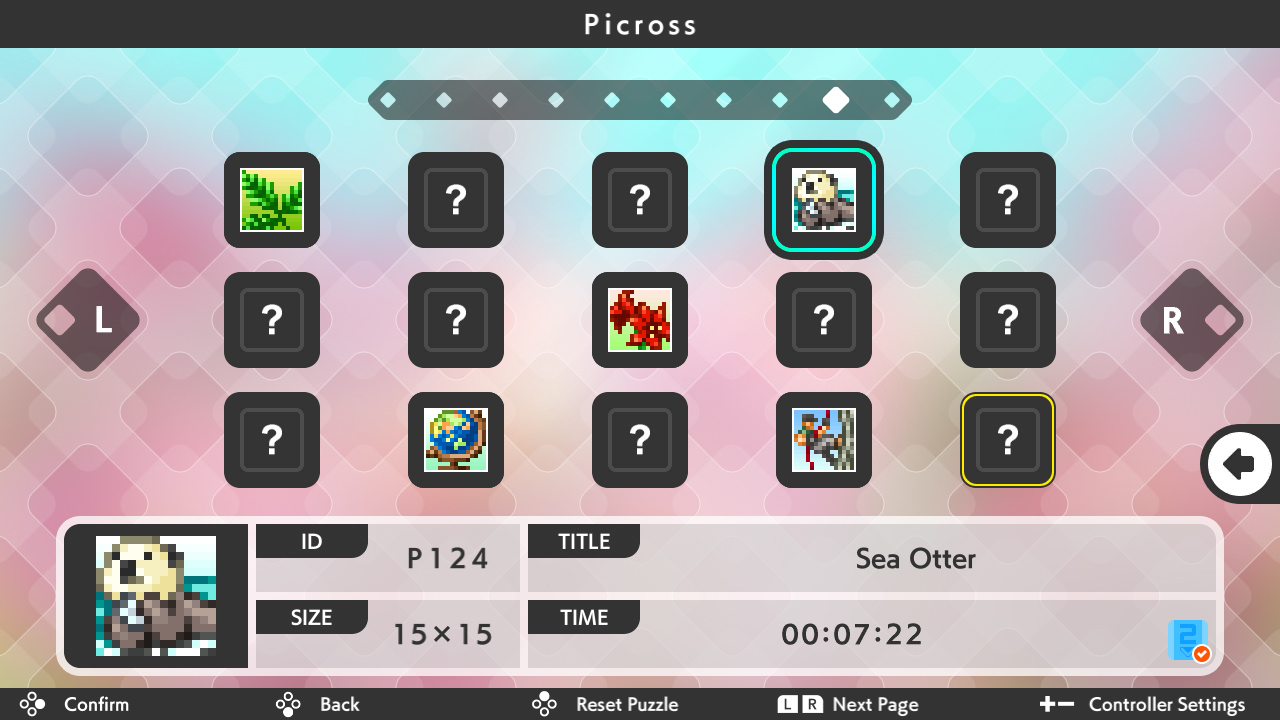Click the blue medal icon with checkmark
Image resolution: width=1280 pixels, height=720 pixels.
click(x=1189, y=640)
